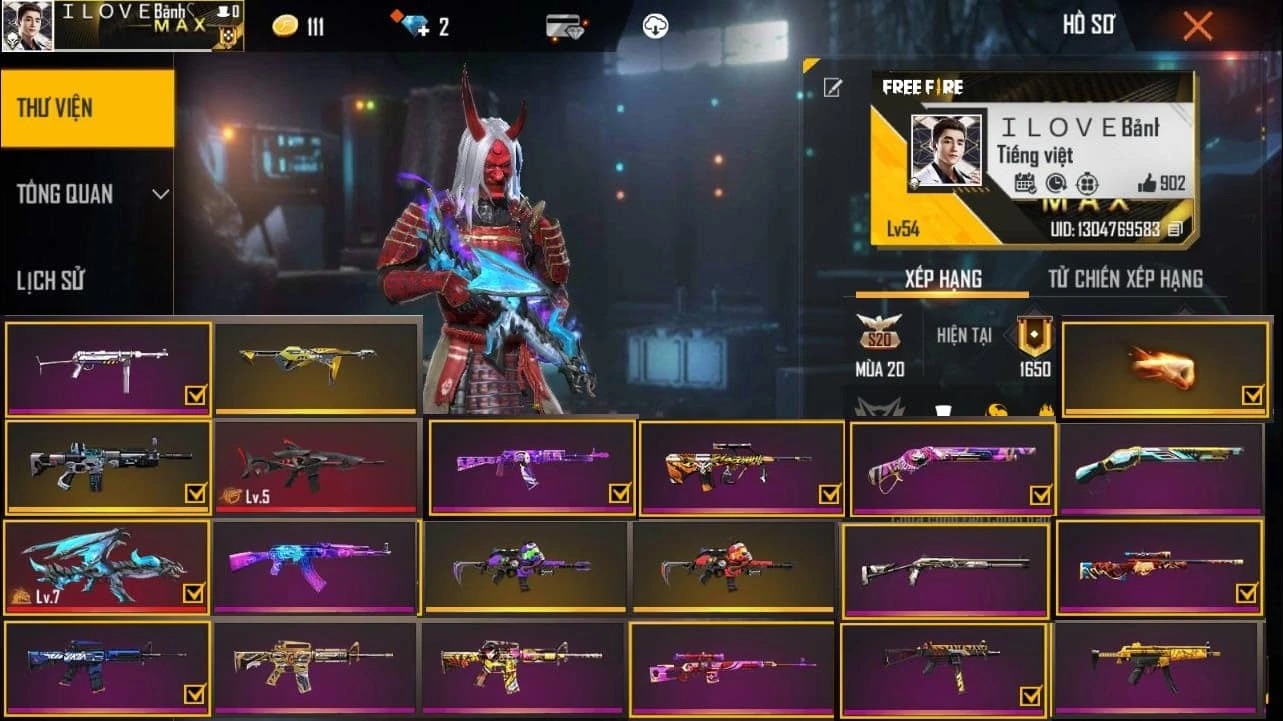Click the cloud download icon in top bar
1283x721 pixels.
654,26
